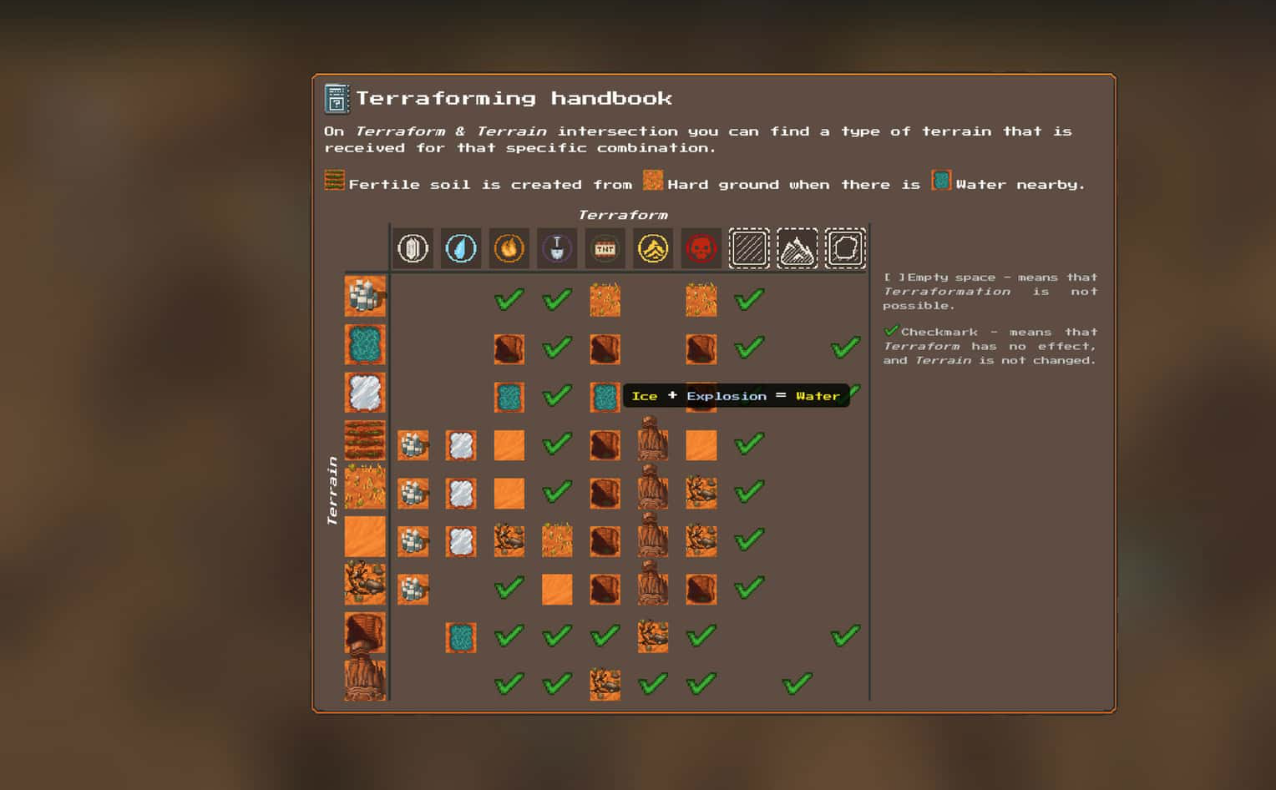Pick the TNT explosion terraform icon
Screen dimensions: 1276x790
tap(605, 248)
